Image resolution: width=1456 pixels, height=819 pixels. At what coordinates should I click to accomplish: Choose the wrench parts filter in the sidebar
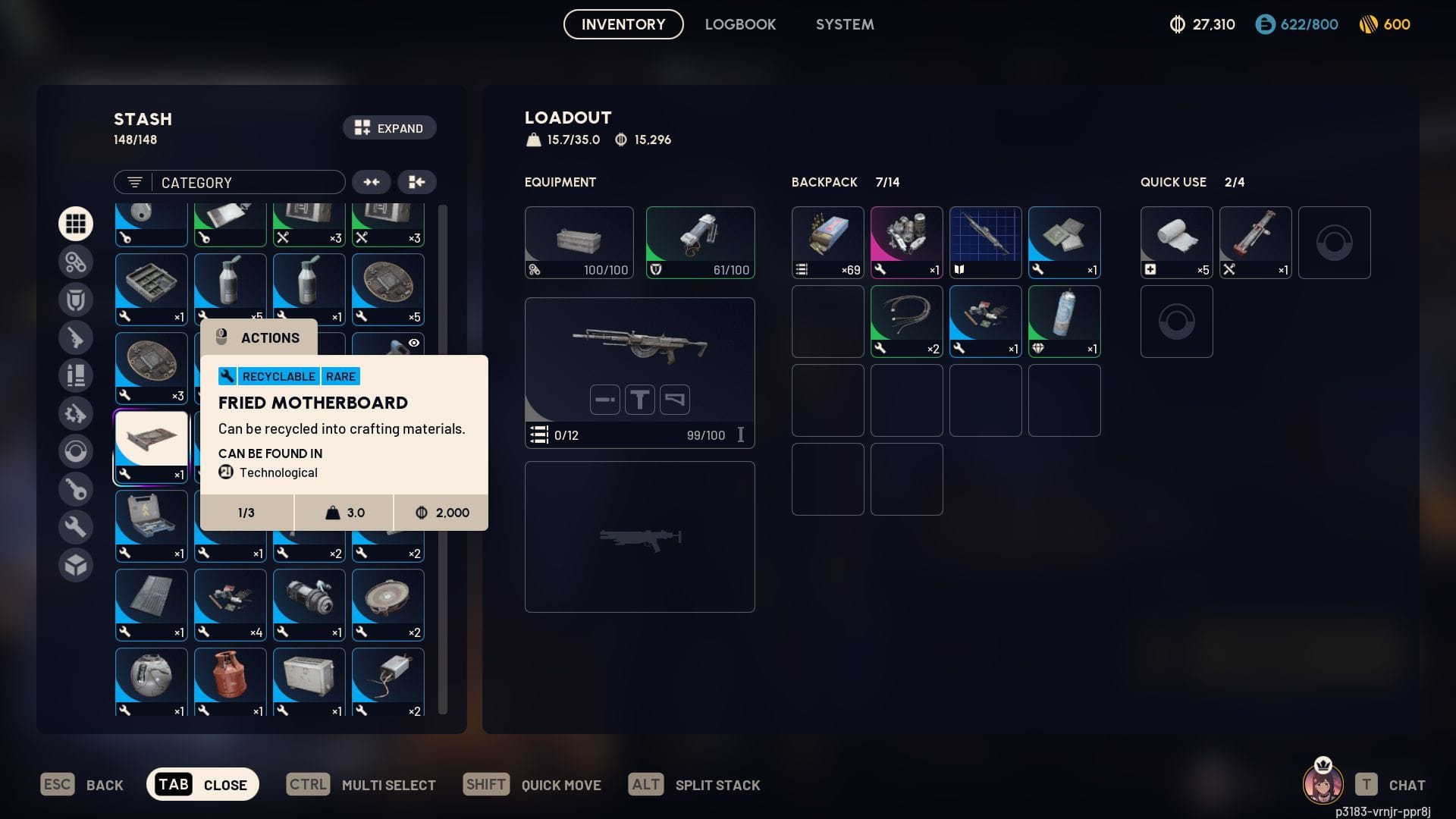76,526
